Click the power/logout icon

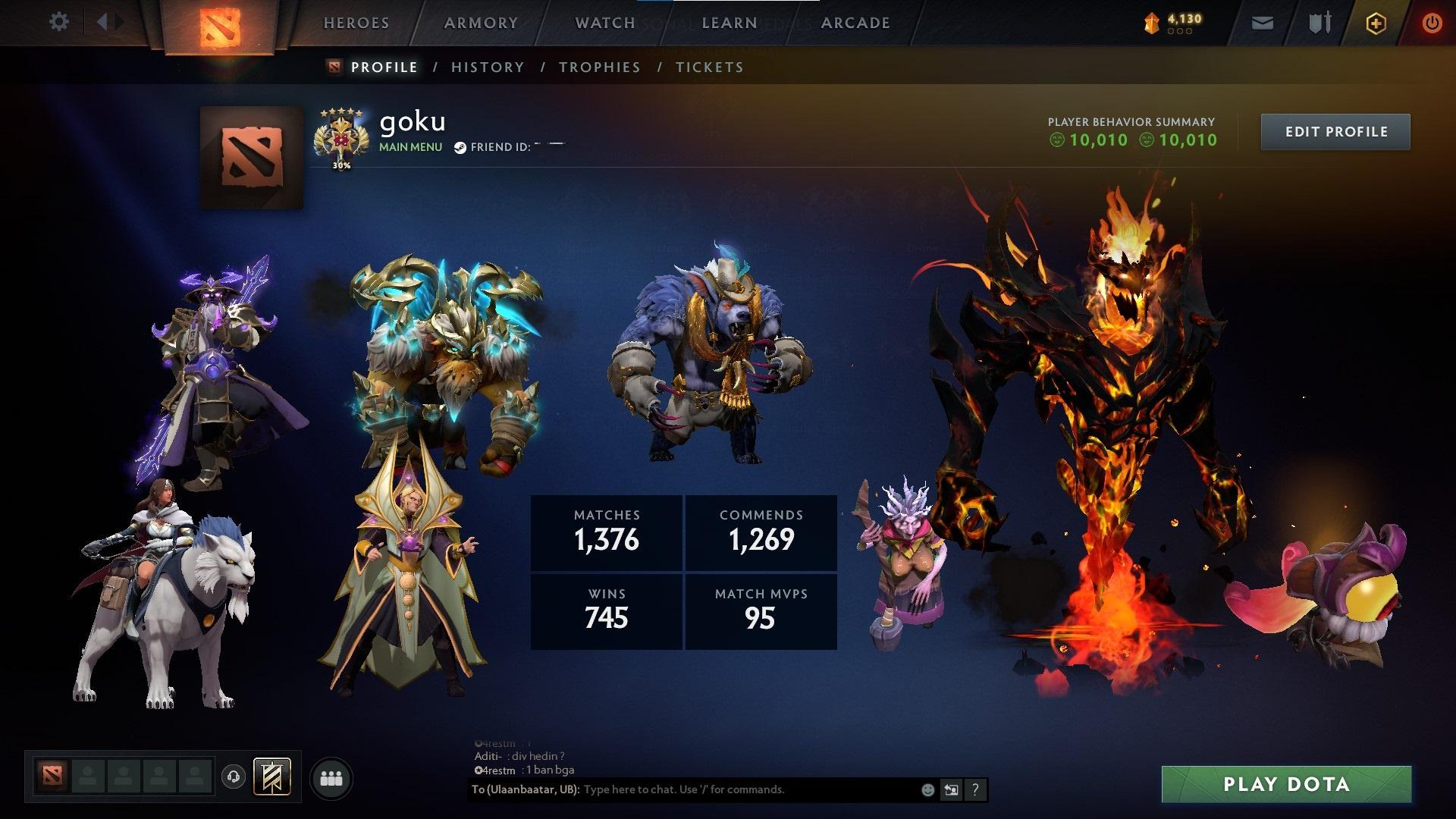pos(1432,23)
